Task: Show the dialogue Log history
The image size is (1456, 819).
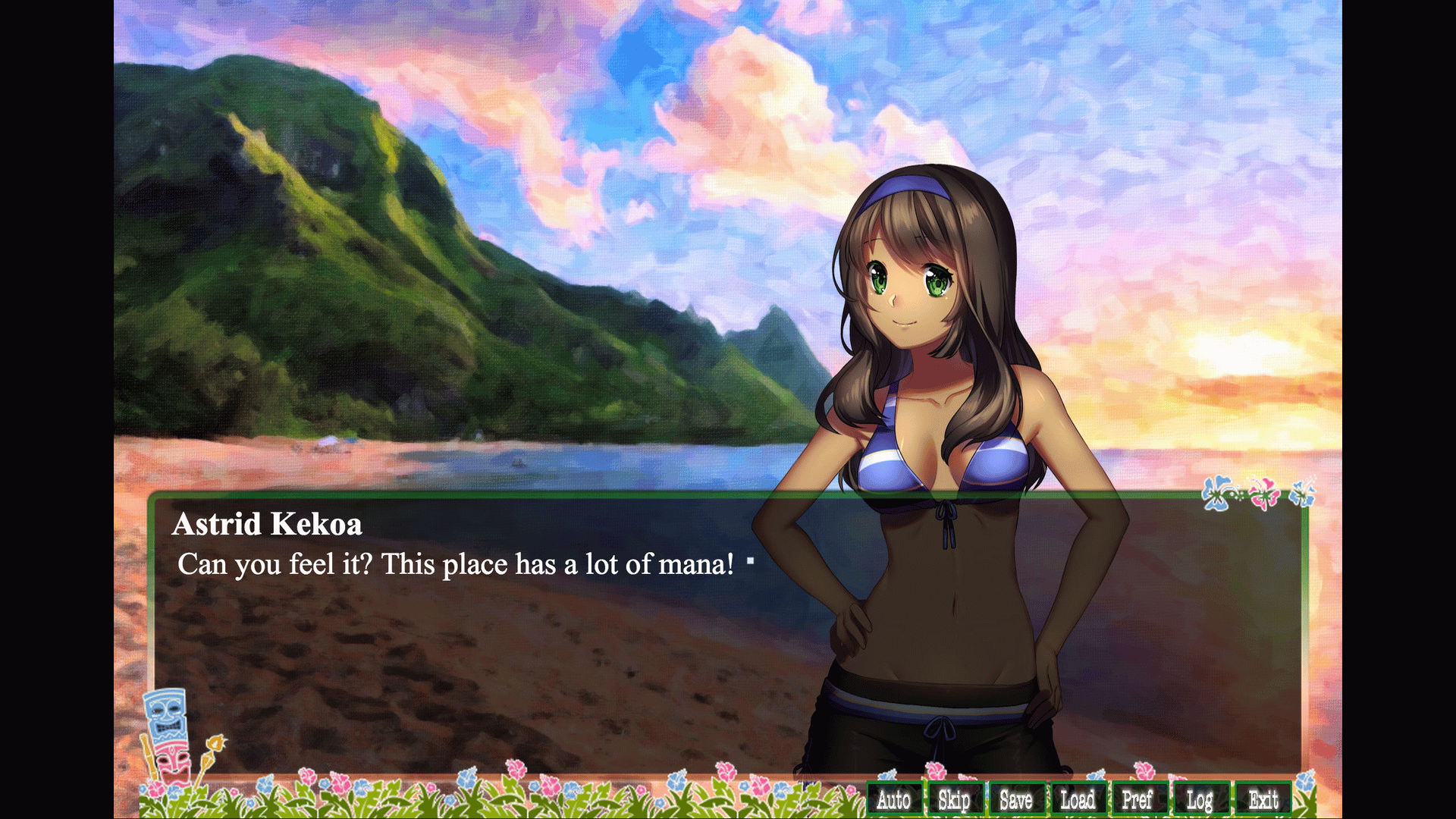Action: [1200, 799]
